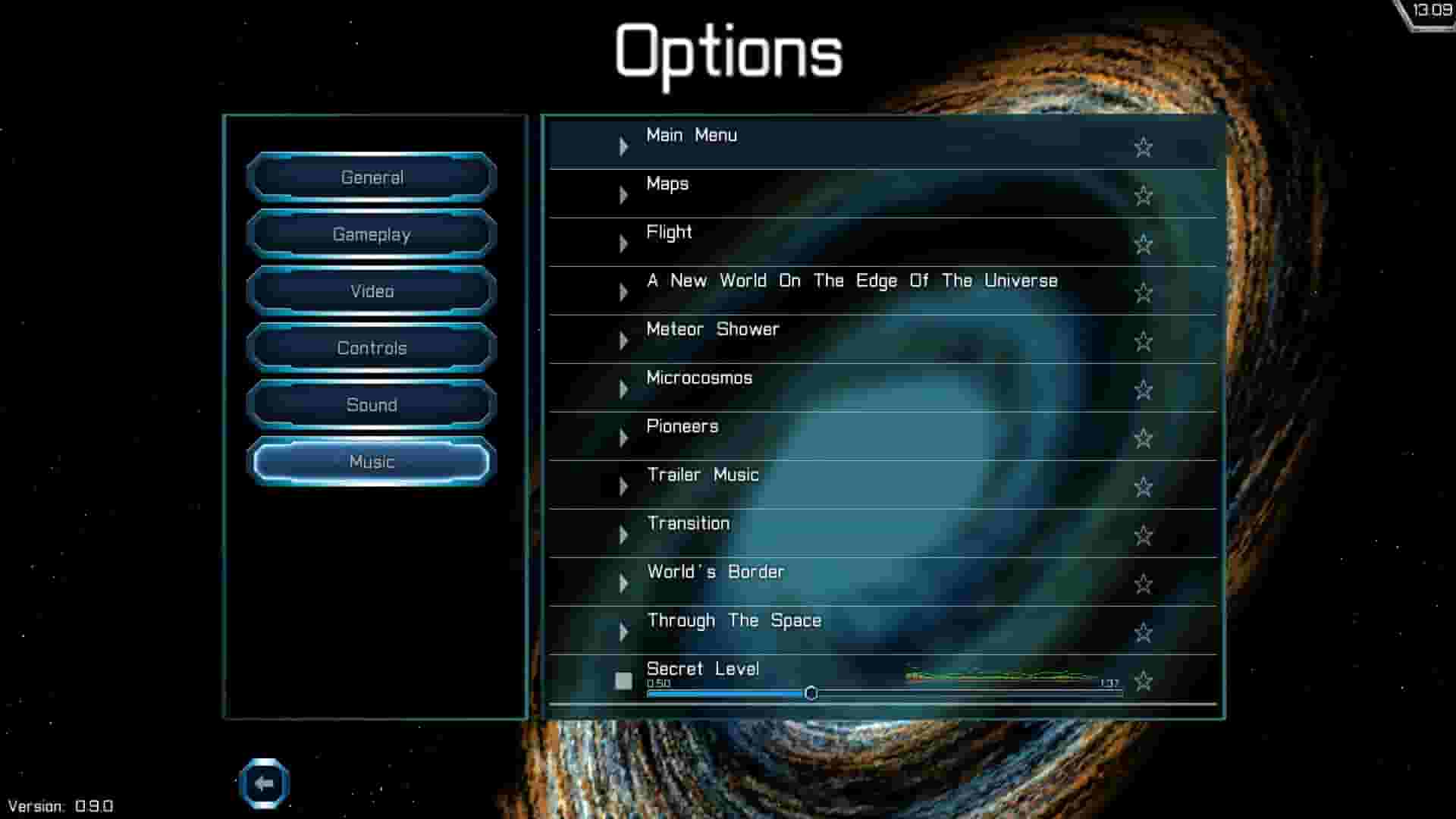Play the Flight track
This screenshot has width=1456, height=819.
[x=624, y=243]
